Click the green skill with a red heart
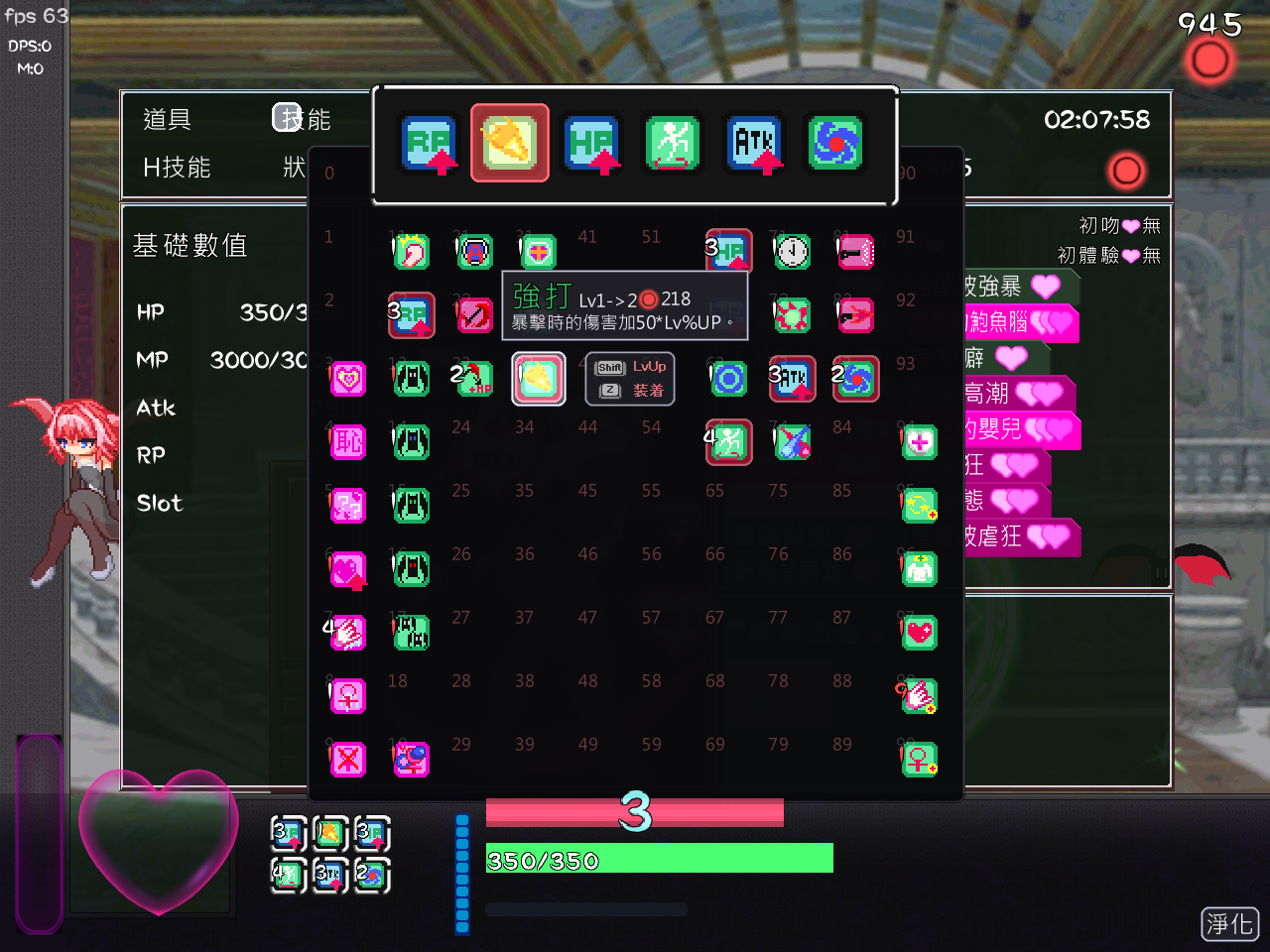 tap(920, 633)
